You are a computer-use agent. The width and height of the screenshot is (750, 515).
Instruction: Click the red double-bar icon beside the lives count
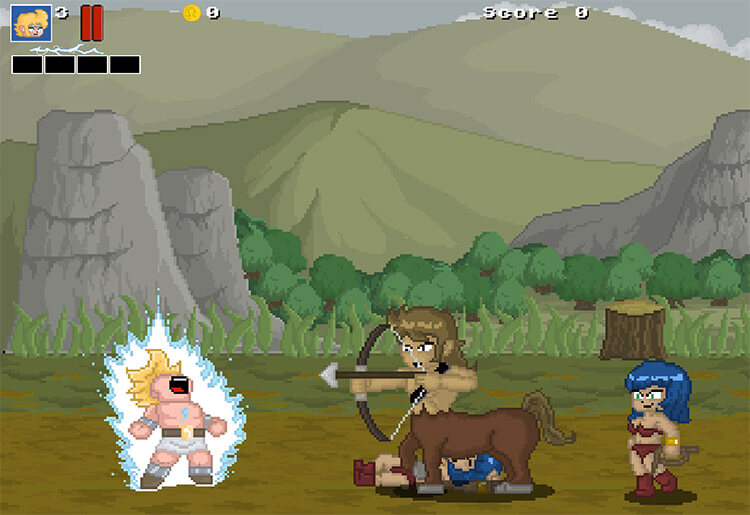(x=91, y=22)
